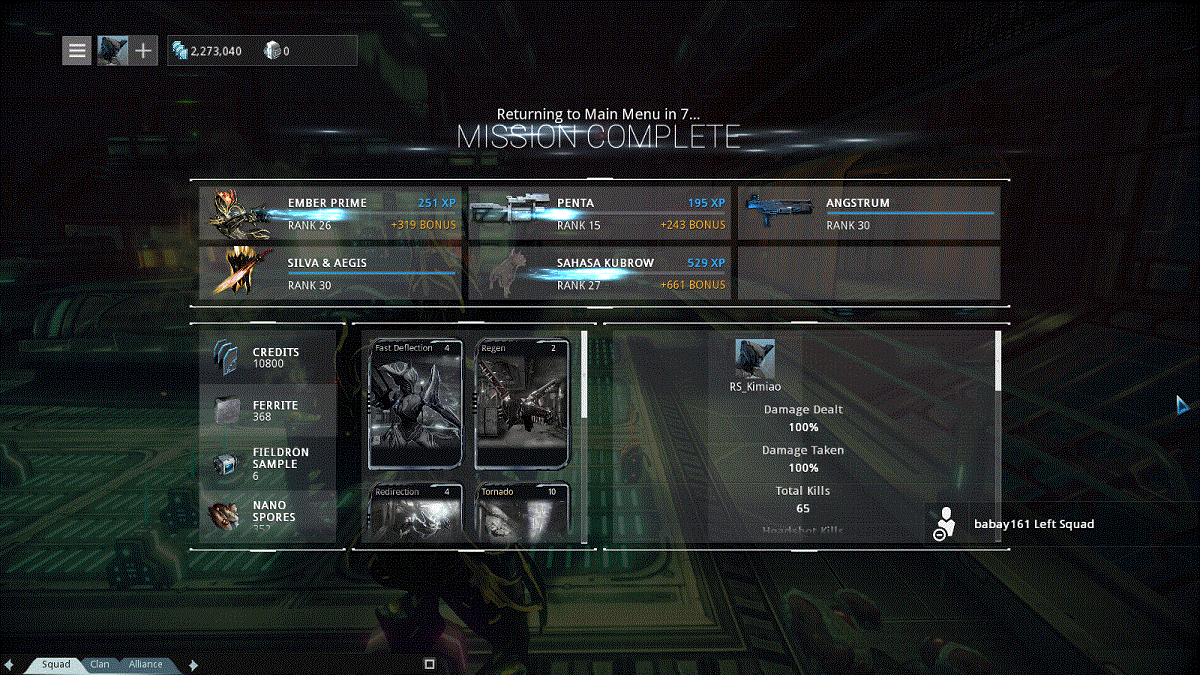Image resolution: width=1200 pixels, height=675 pixels.
Task: Select the Redirection mod card
Action: [x=416, y=511]
